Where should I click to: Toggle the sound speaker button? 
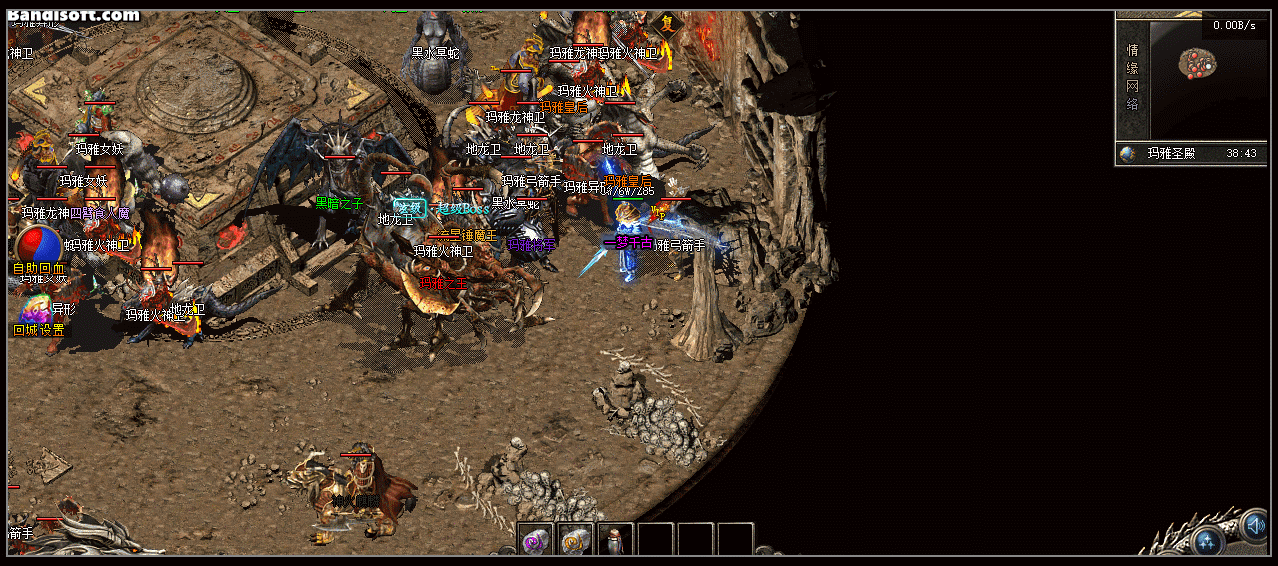[1254, 523]
